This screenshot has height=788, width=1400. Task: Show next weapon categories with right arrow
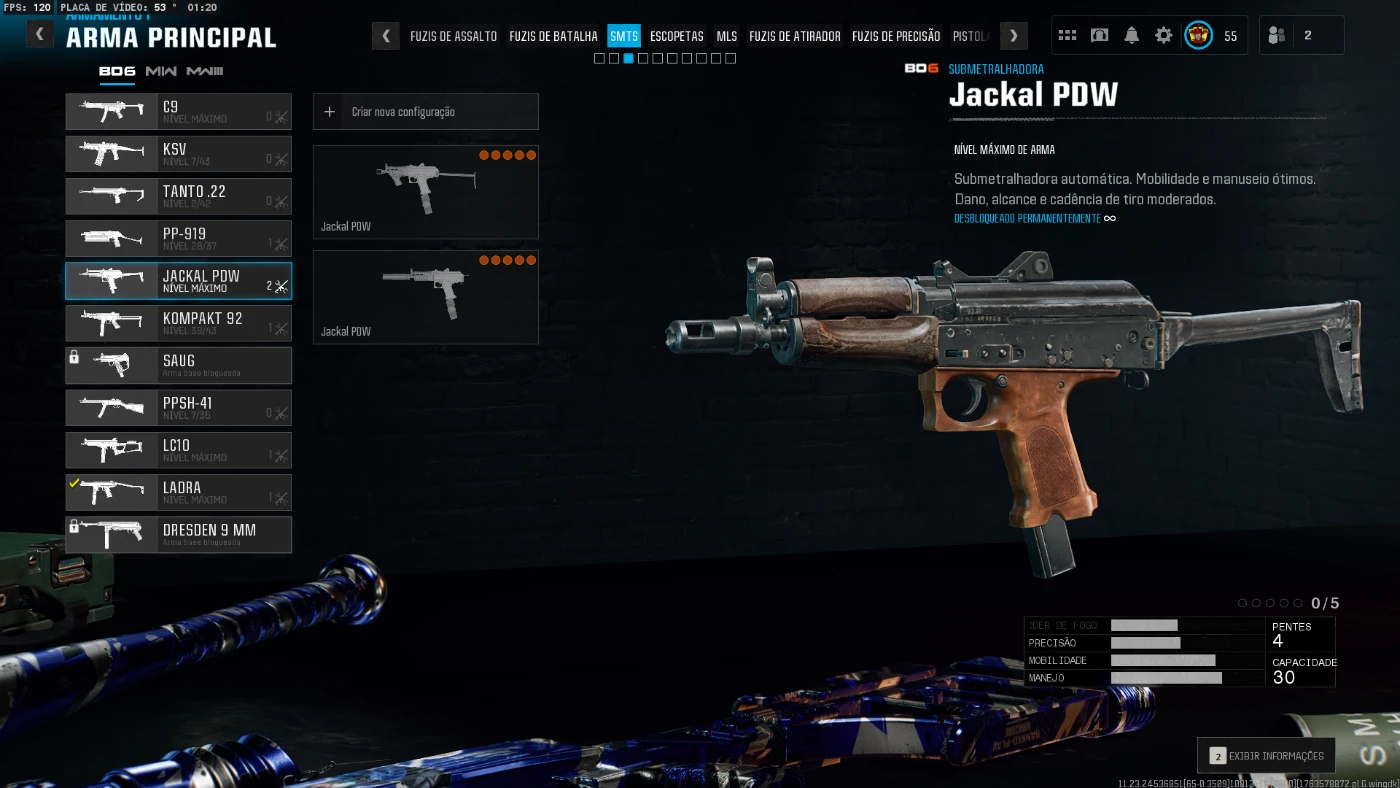1014,36
